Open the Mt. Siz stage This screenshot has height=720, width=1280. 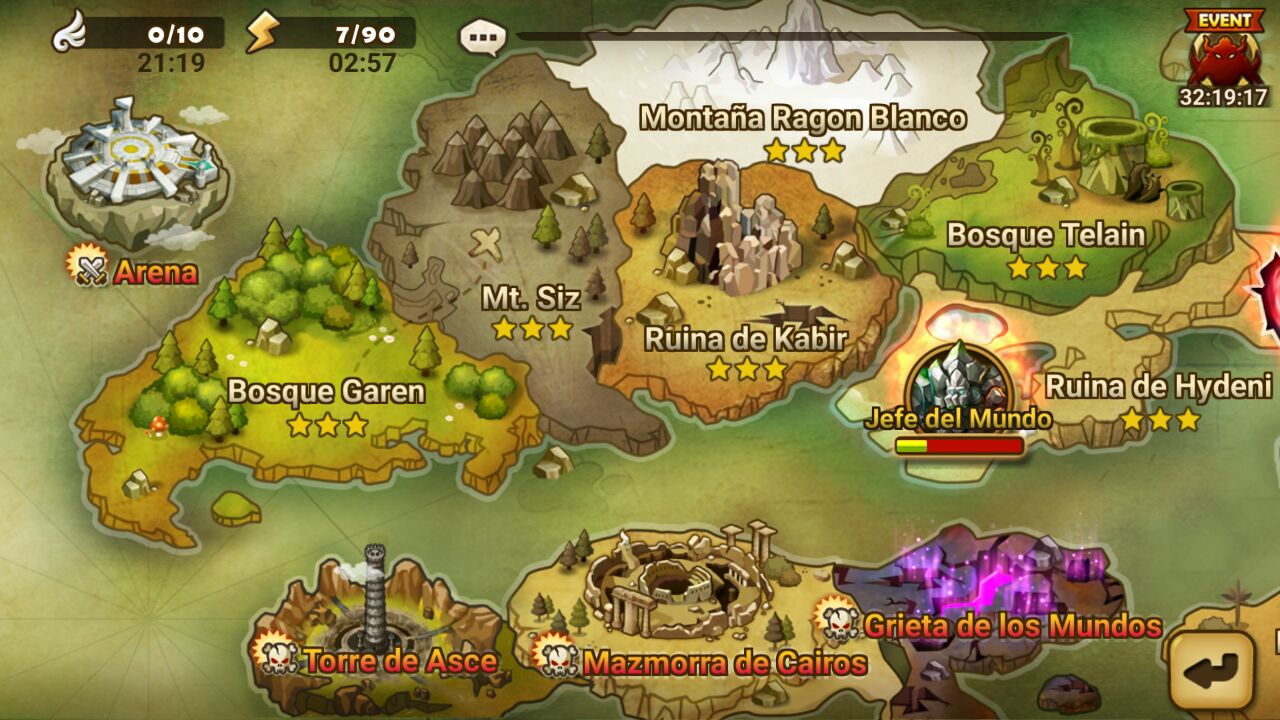(x=530, y=298)
